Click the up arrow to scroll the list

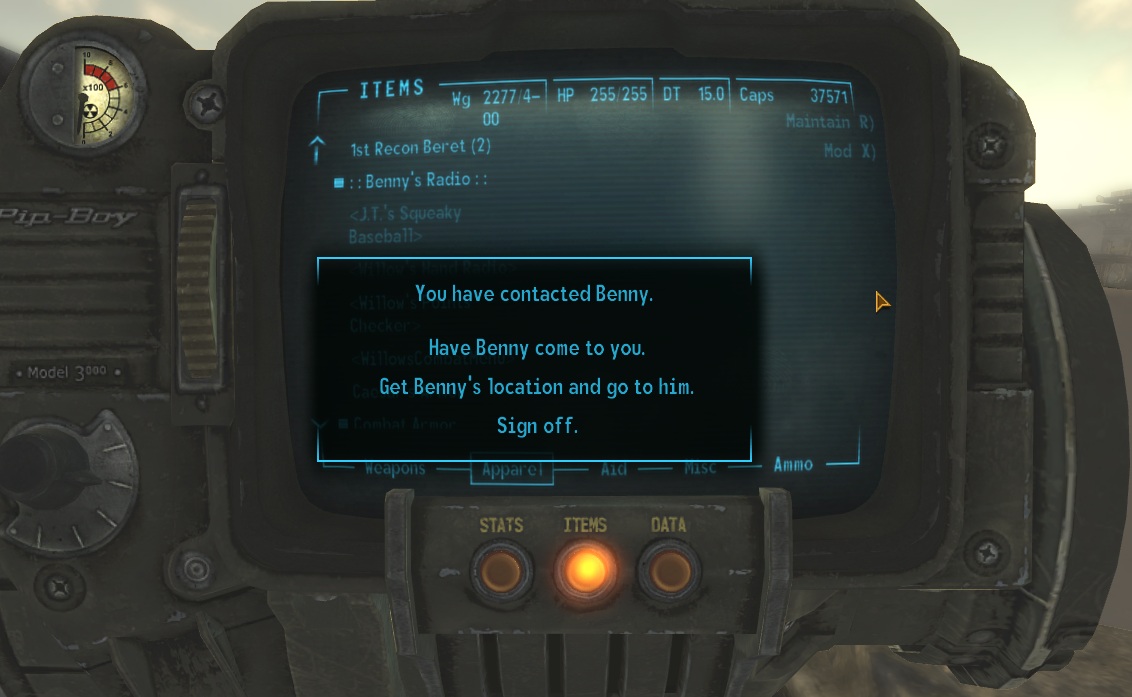point(318,149)
